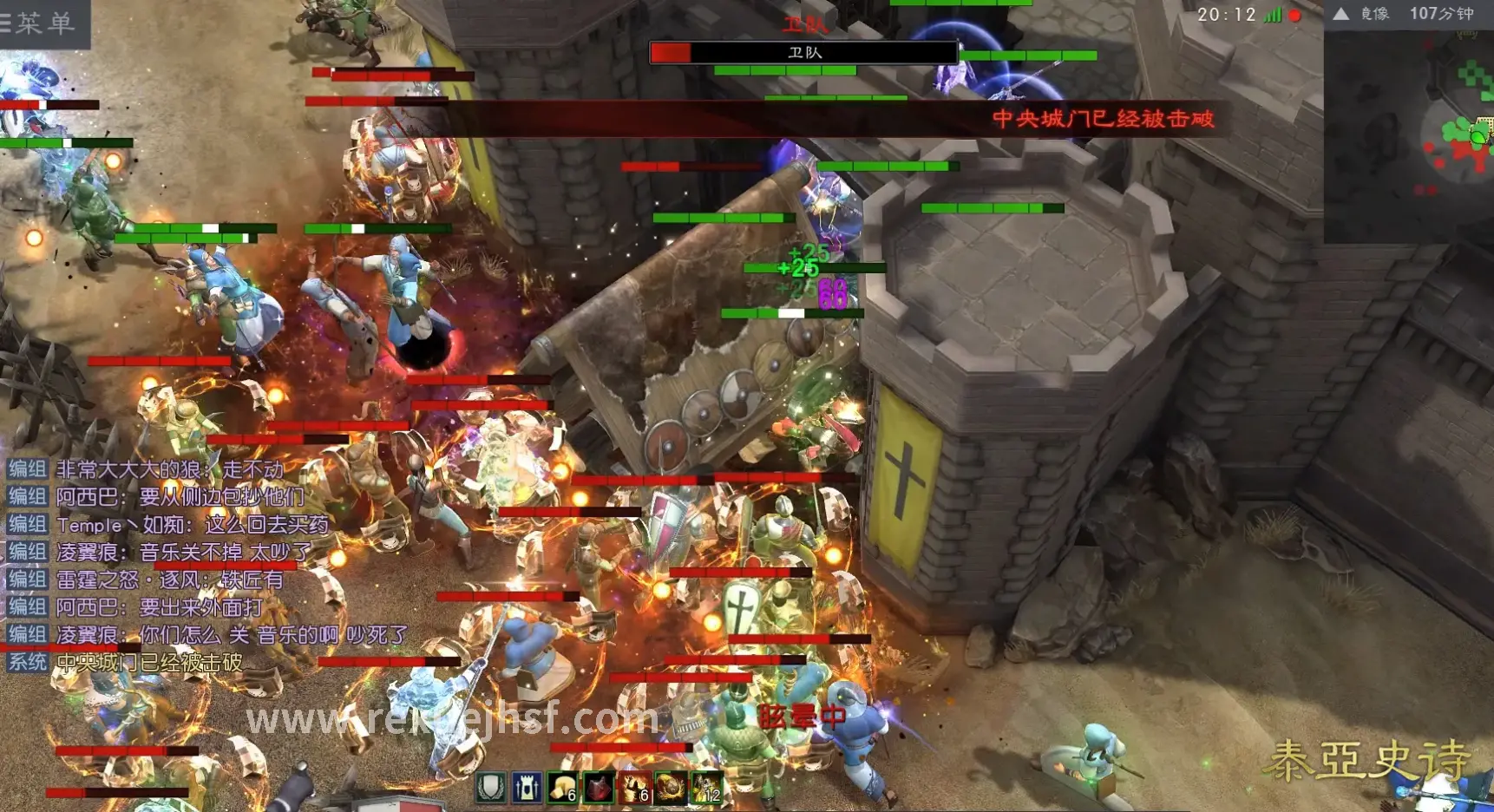The height and width of the screenshot is (812, 1494).
Task: Activate the golden swirling boulder ability
Action: 670,787
